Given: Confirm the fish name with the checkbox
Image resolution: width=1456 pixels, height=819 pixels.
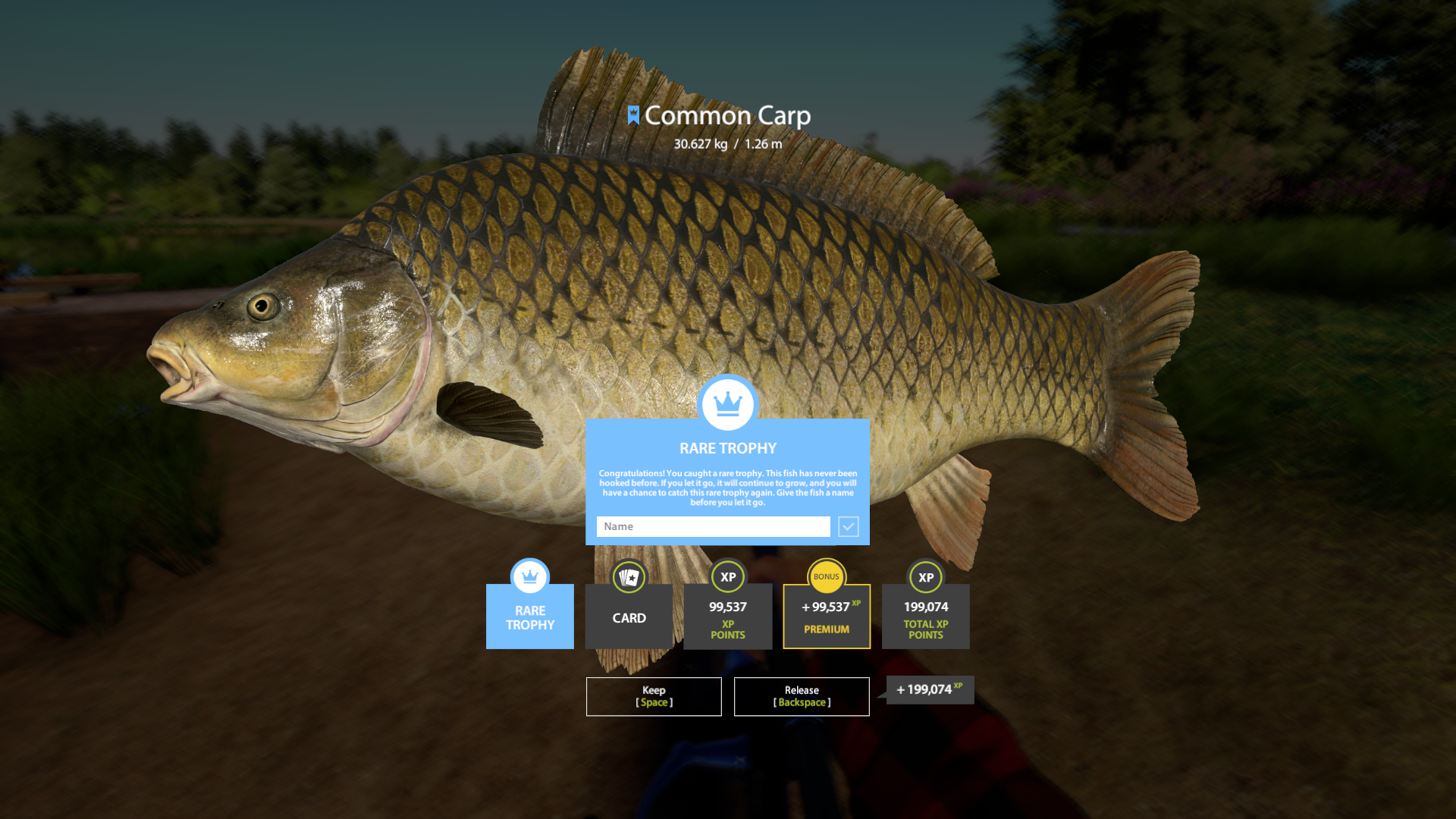Looking at the screenshot, I should point(848,526).
